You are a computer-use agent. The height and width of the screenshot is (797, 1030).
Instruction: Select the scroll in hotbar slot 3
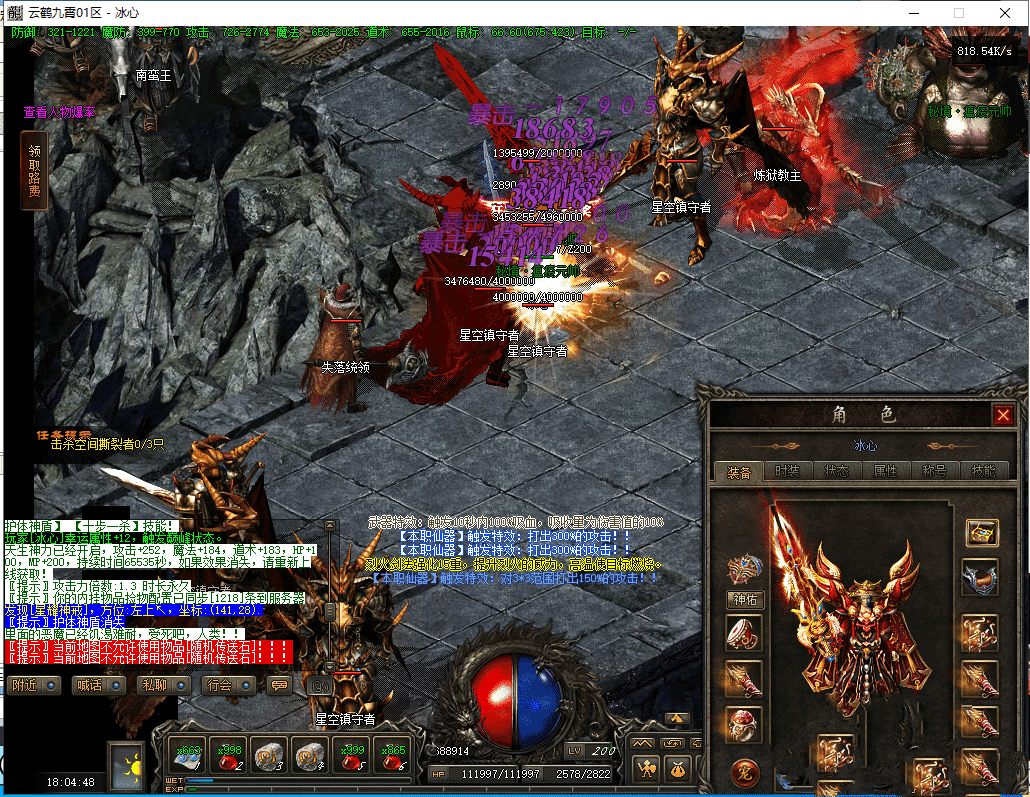(270, 755)
